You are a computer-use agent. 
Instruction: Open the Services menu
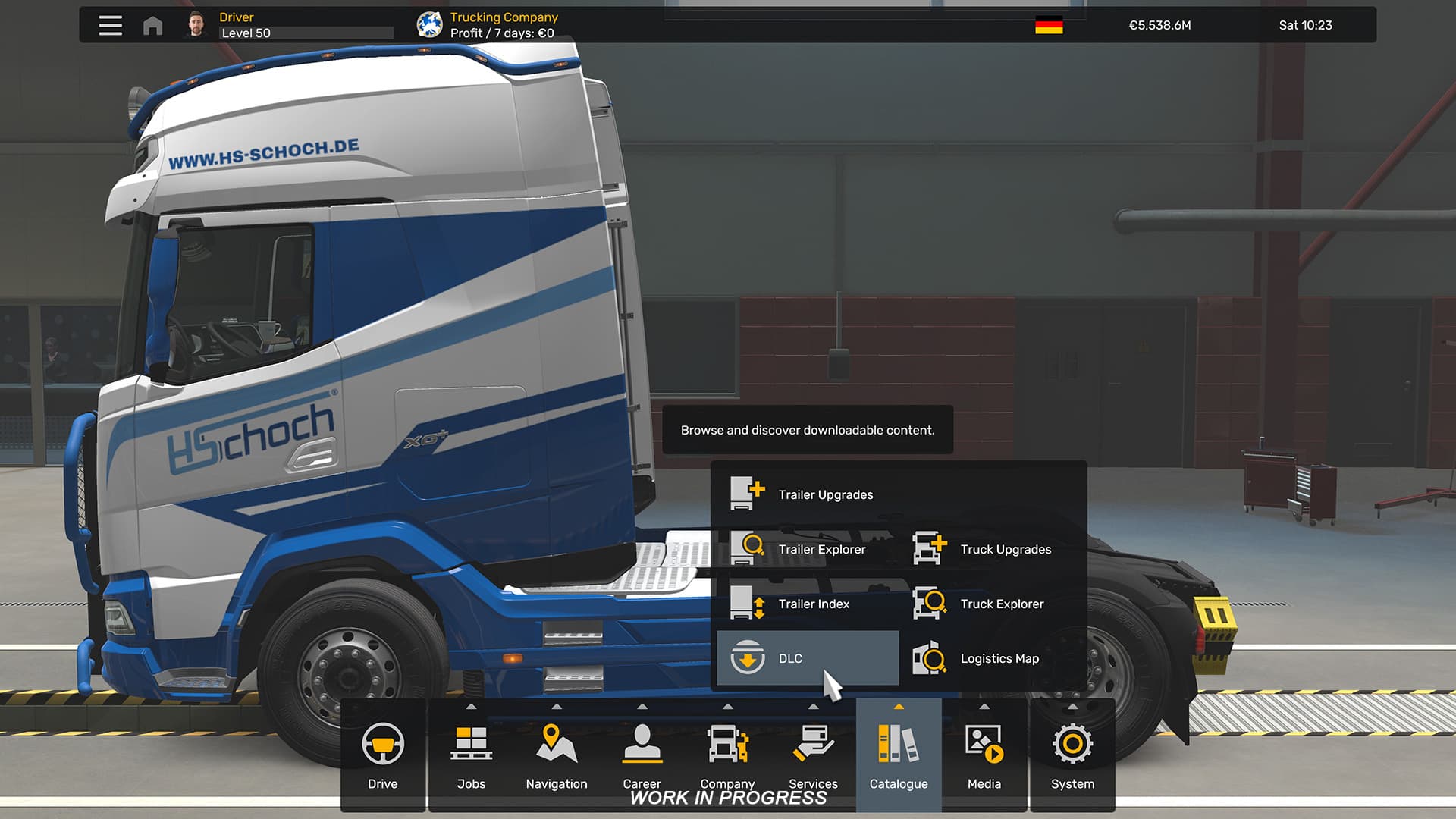coord(813,755)
